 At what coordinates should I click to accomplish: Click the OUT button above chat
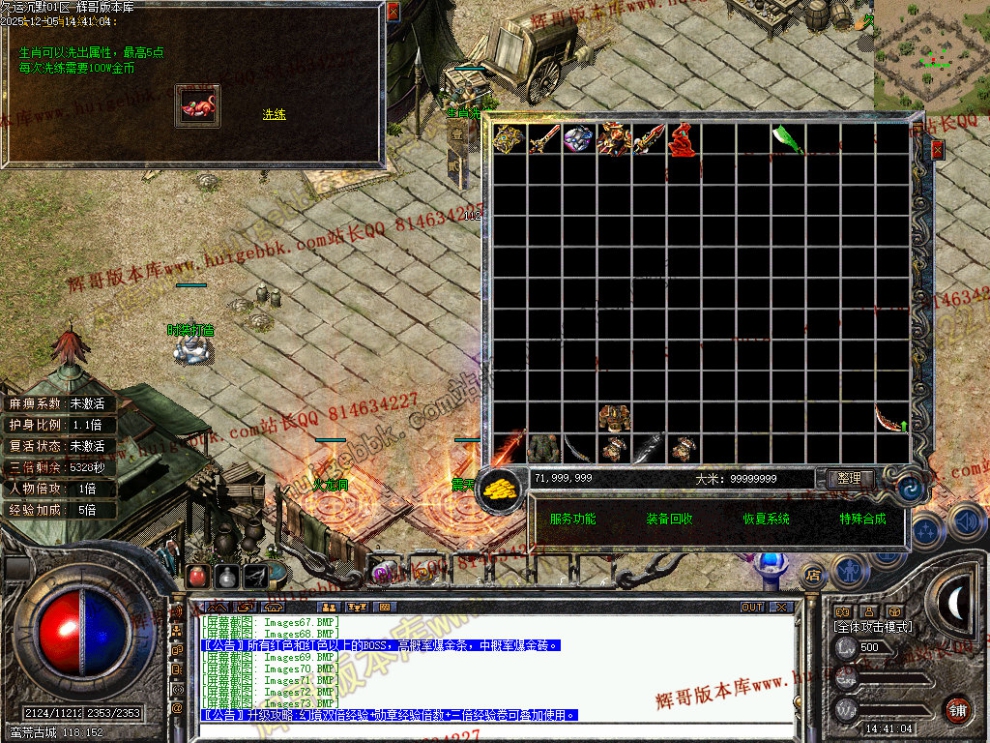pyautogui.click(x=752, y=607)
